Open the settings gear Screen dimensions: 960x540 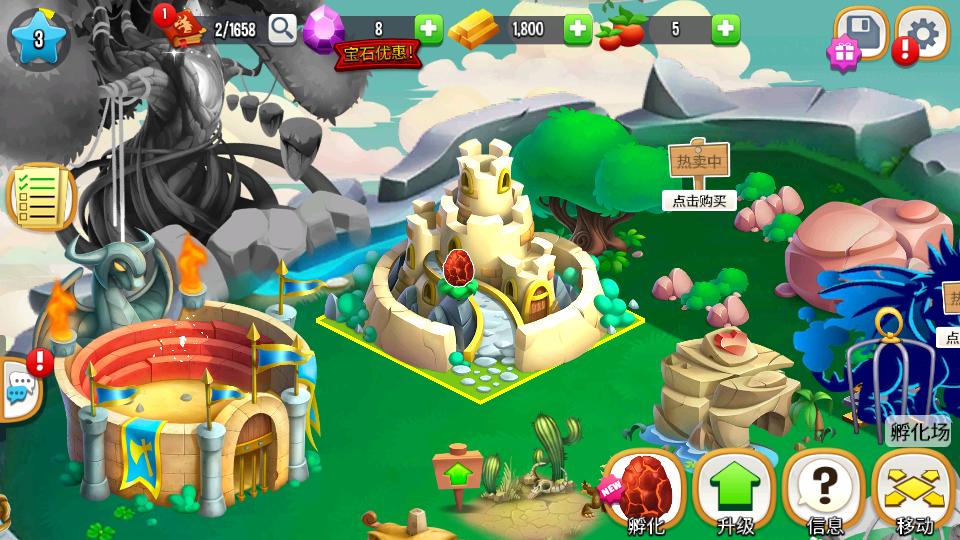[x=923, y=34]
